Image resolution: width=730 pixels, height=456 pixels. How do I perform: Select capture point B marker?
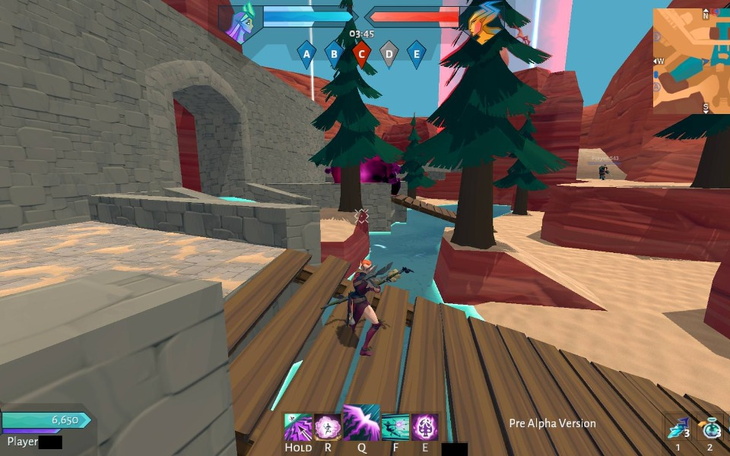pyautogui.click(x=335, y=53)
